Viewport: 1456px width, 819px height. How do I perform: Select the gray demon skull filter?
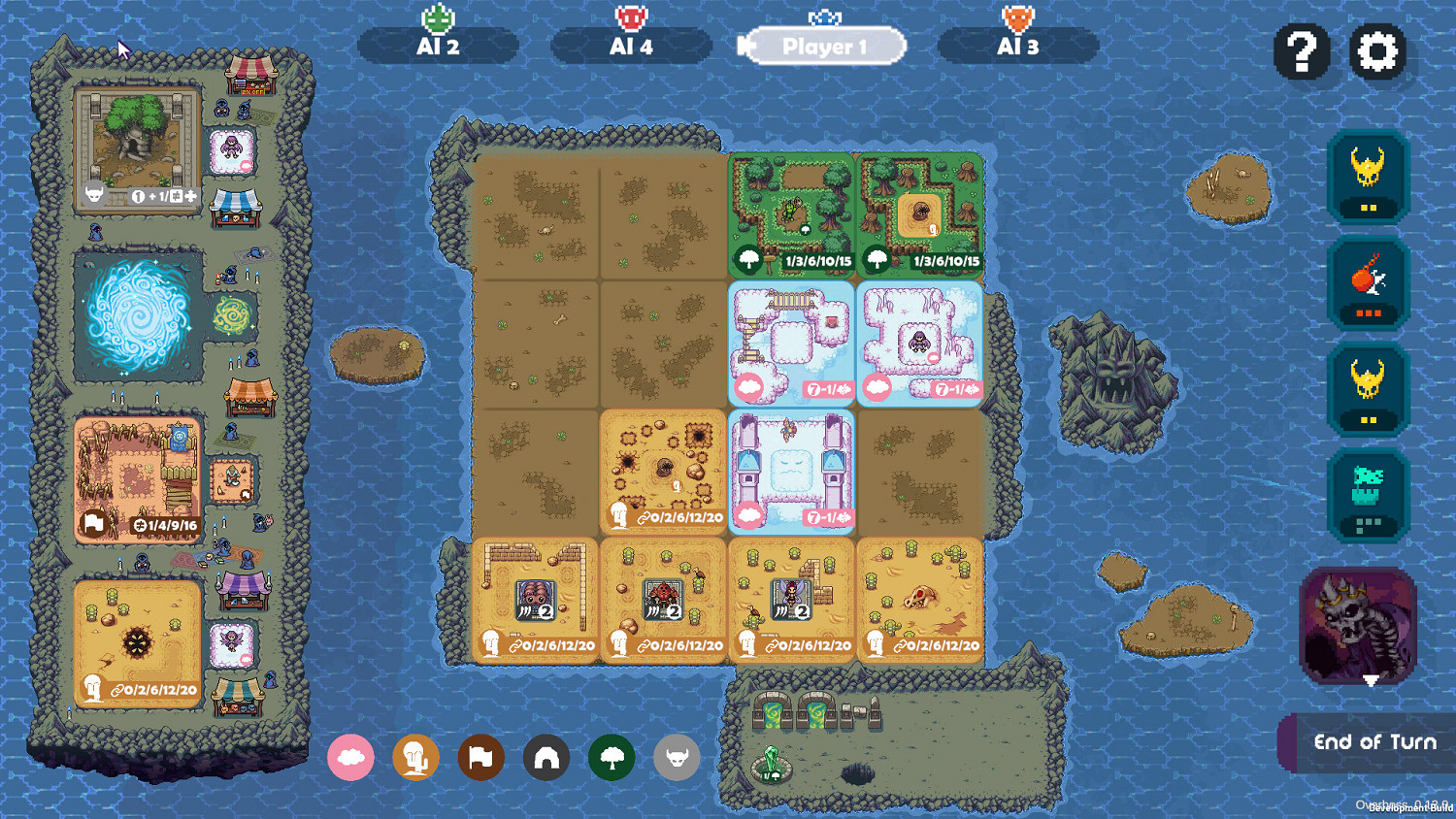pyautogui.click(x=677, y=757)
